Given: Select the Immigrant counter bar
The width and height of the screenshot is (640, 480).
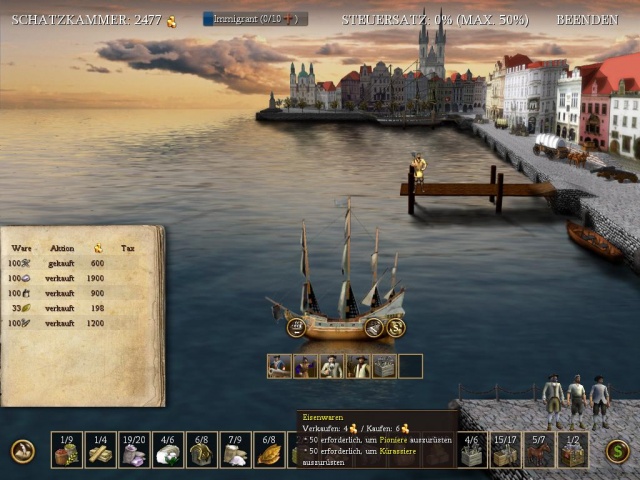Looking at the screenshot, I should [255, 19].
